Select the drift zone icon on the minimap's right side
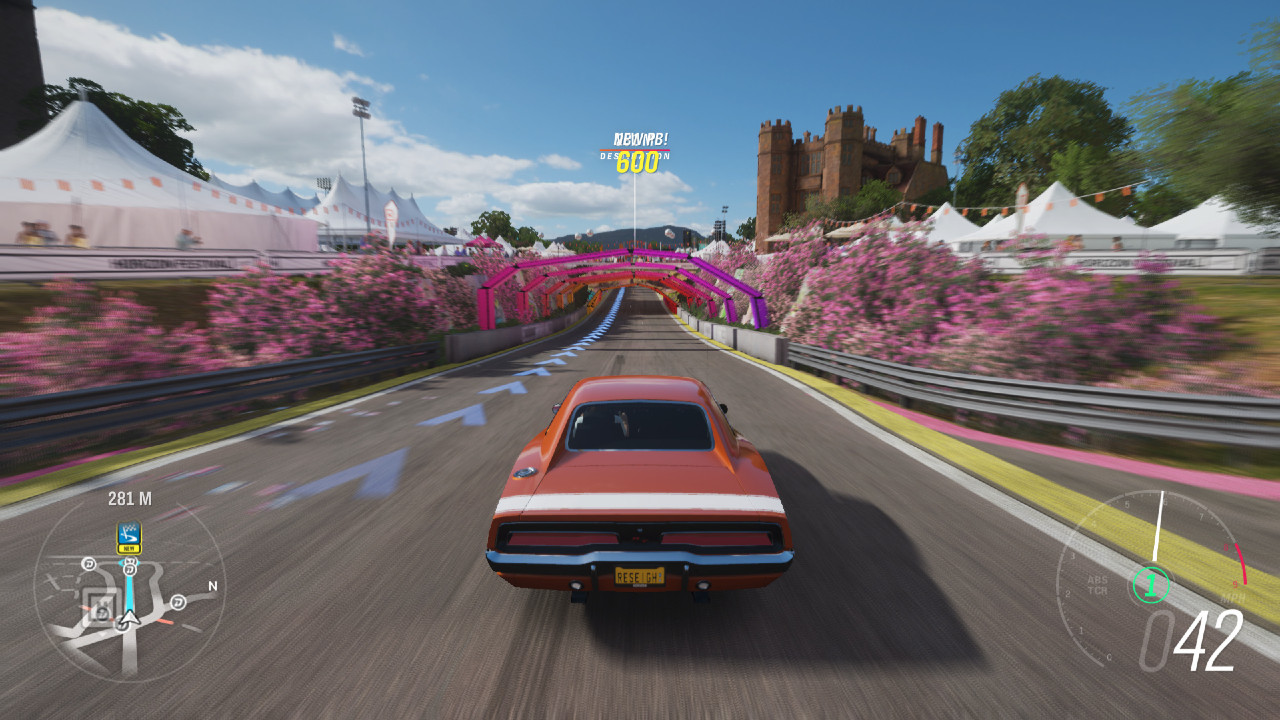Screen dimensions: 1280x720 177,601
